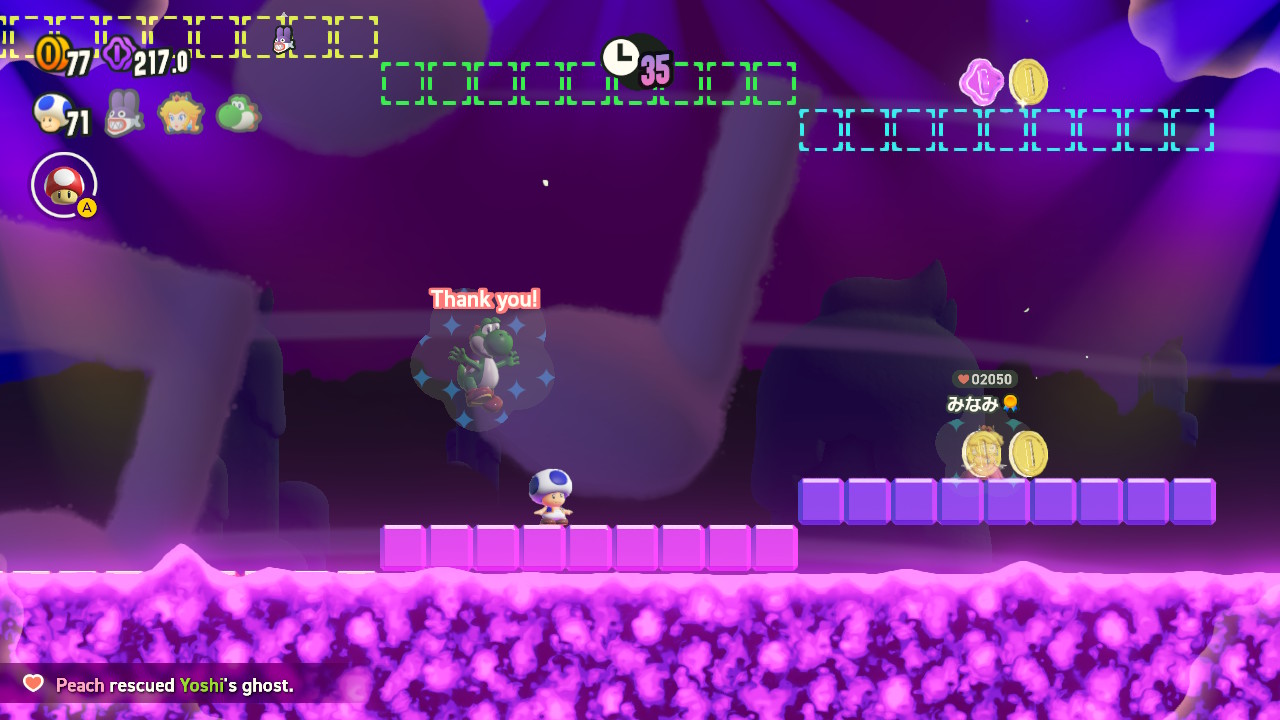
Task: Click the Blue Toad lives icon
Action: click(52, 113)
